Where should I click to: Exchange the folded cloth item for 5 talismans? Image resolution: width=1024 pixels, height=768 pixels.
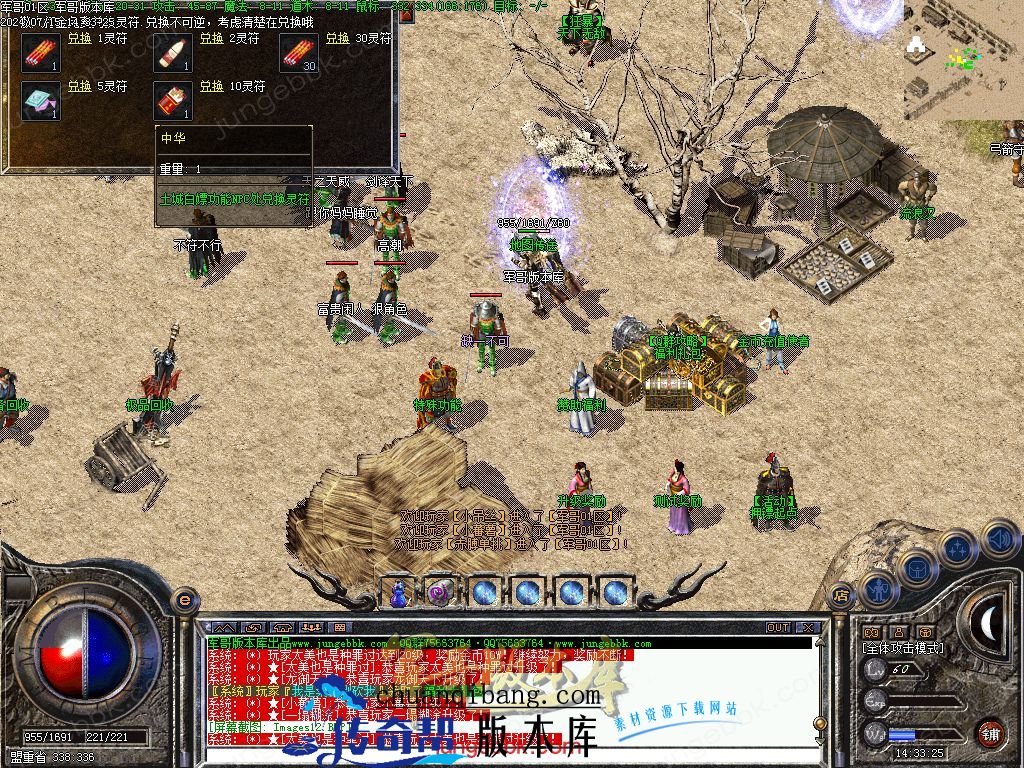tap(80, 87)
